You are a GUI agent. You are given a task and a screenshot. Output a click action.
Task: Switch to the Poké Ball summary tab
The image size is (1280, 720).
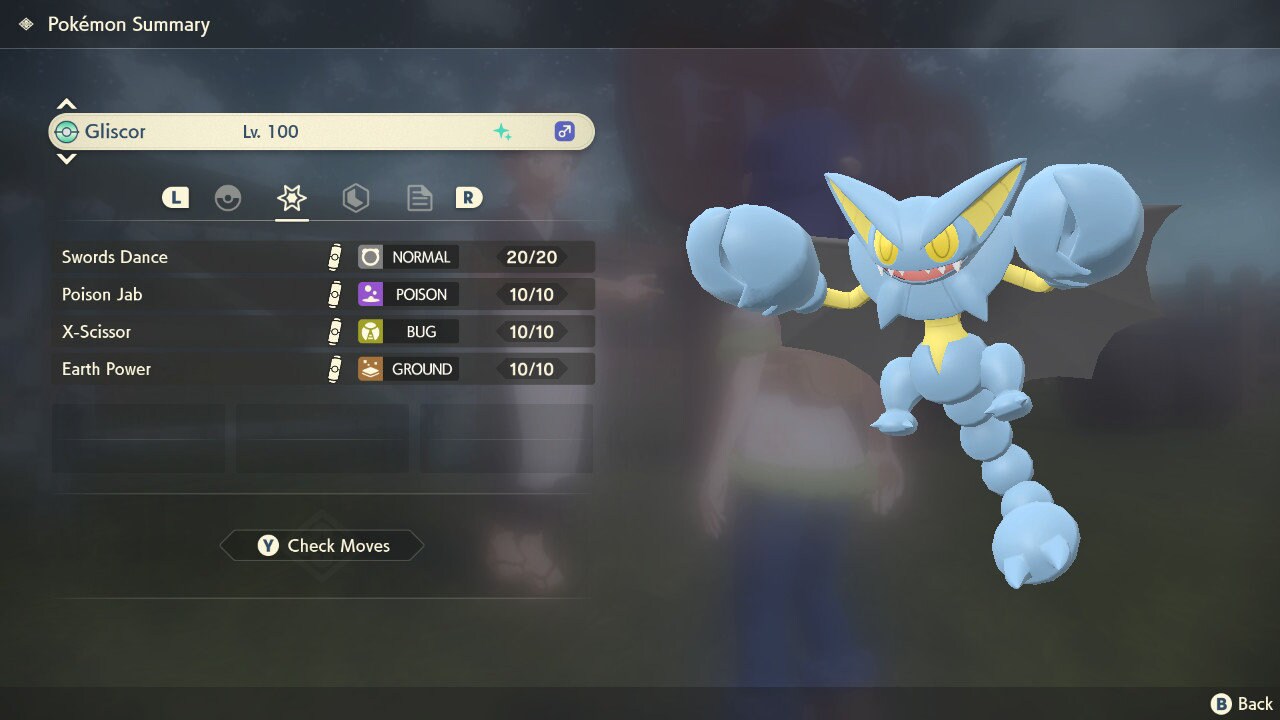tap(228, 198)
